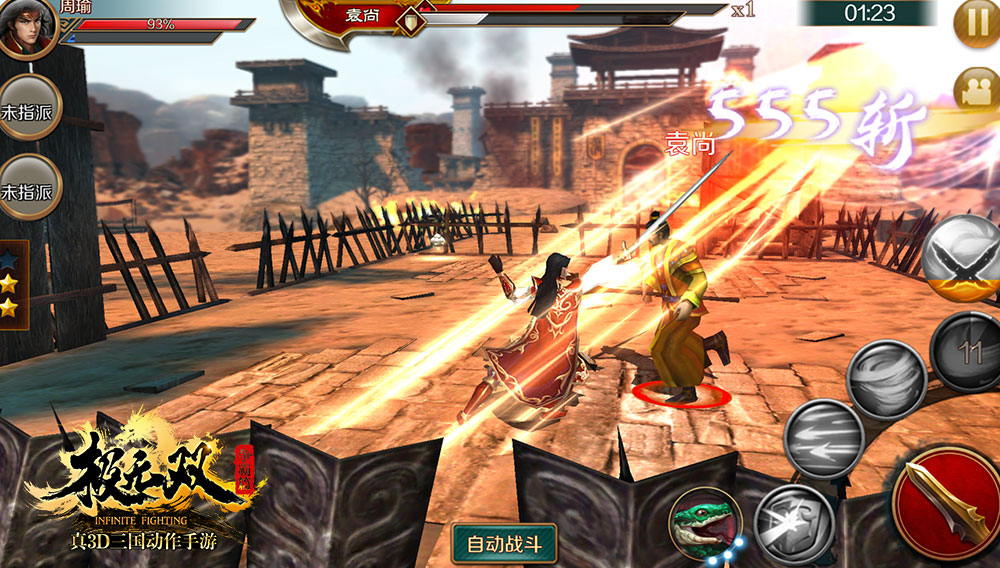Select the skill on cooldown showing 11
The width and height of the screenshot is (1000, 568).
tap(967, 351)
